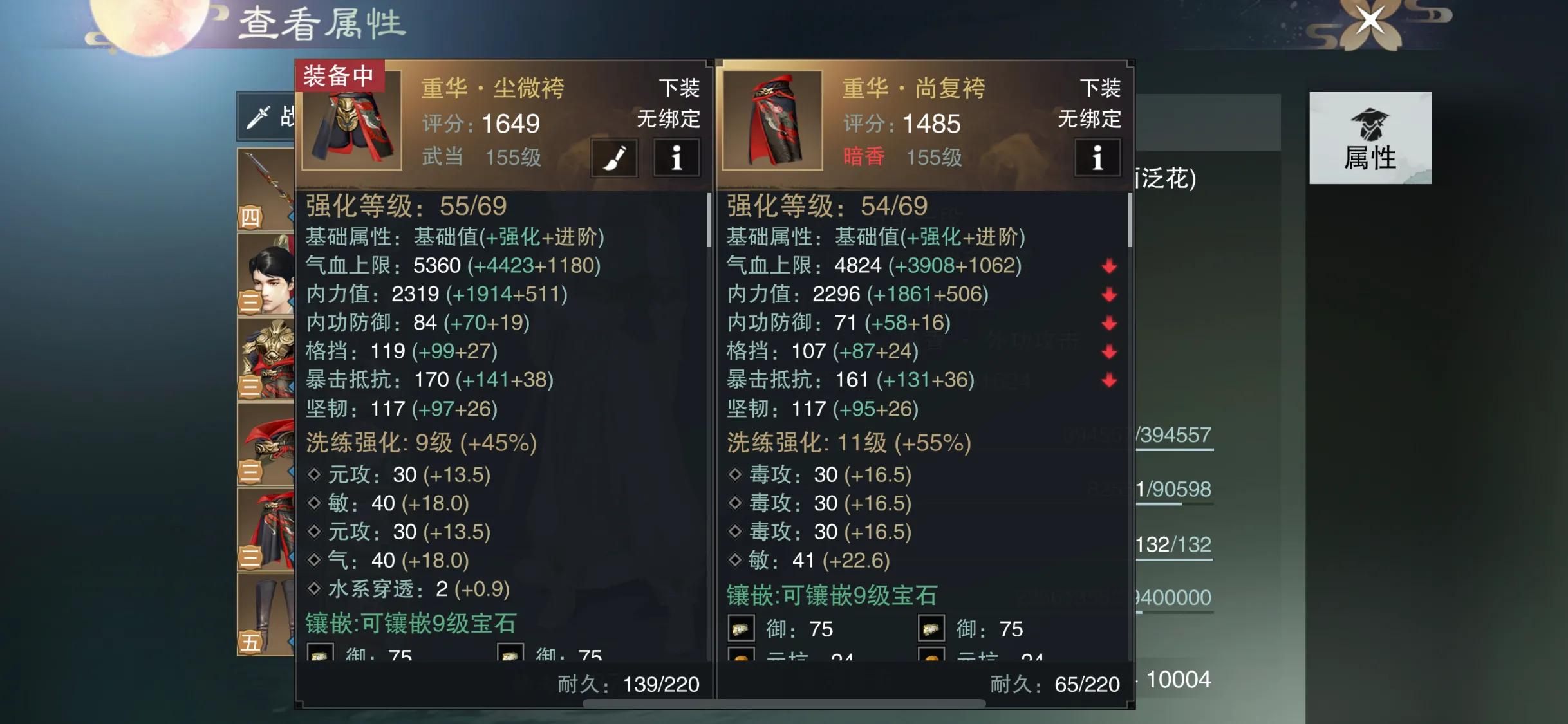The height and width of the screenshot is (724, 1568).
Task: Open the dye brush icon on 重华·尘微袴
Action: 615,158
